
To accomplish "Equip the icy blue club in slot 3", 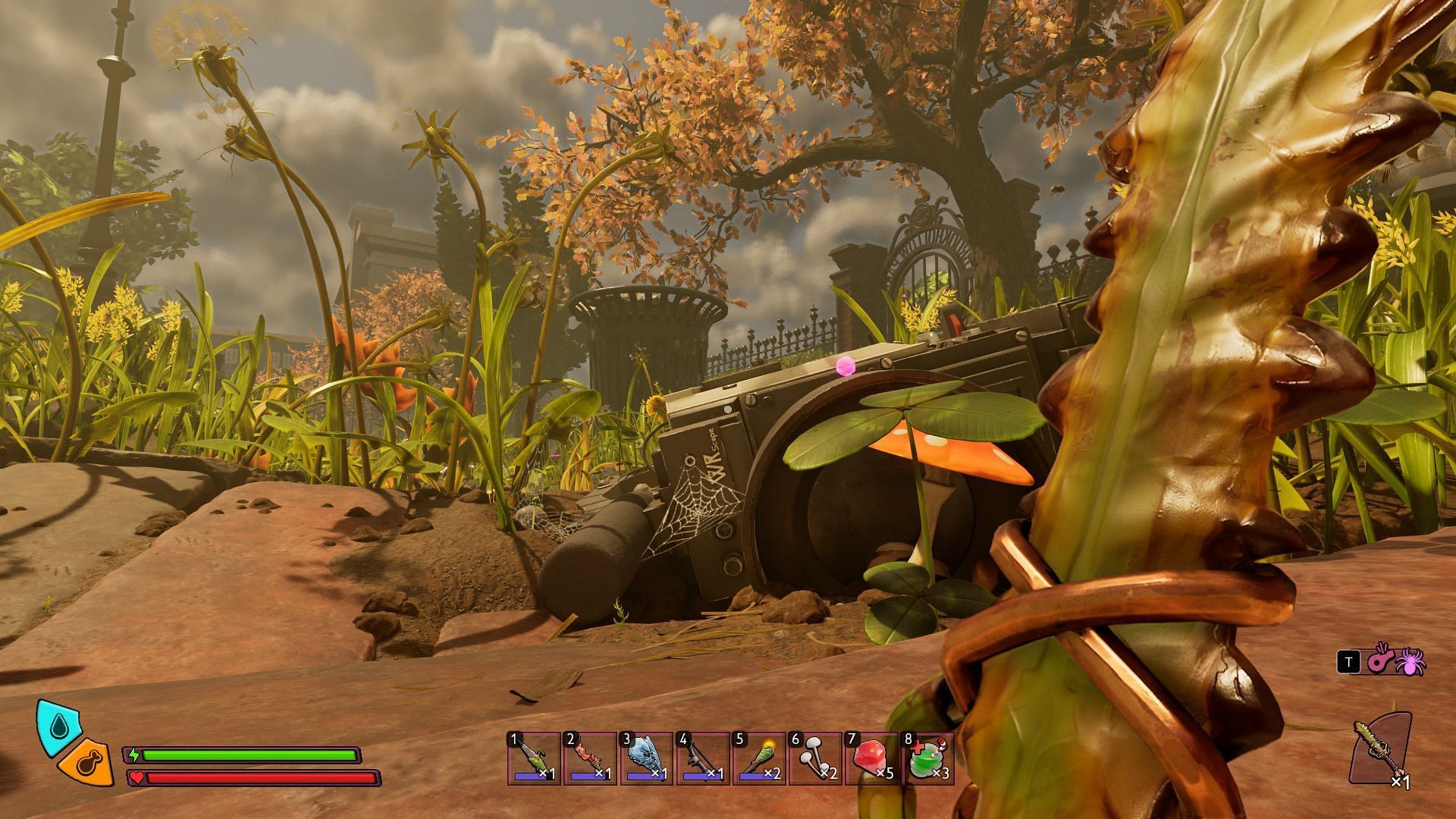I will [x=646, y=758].
